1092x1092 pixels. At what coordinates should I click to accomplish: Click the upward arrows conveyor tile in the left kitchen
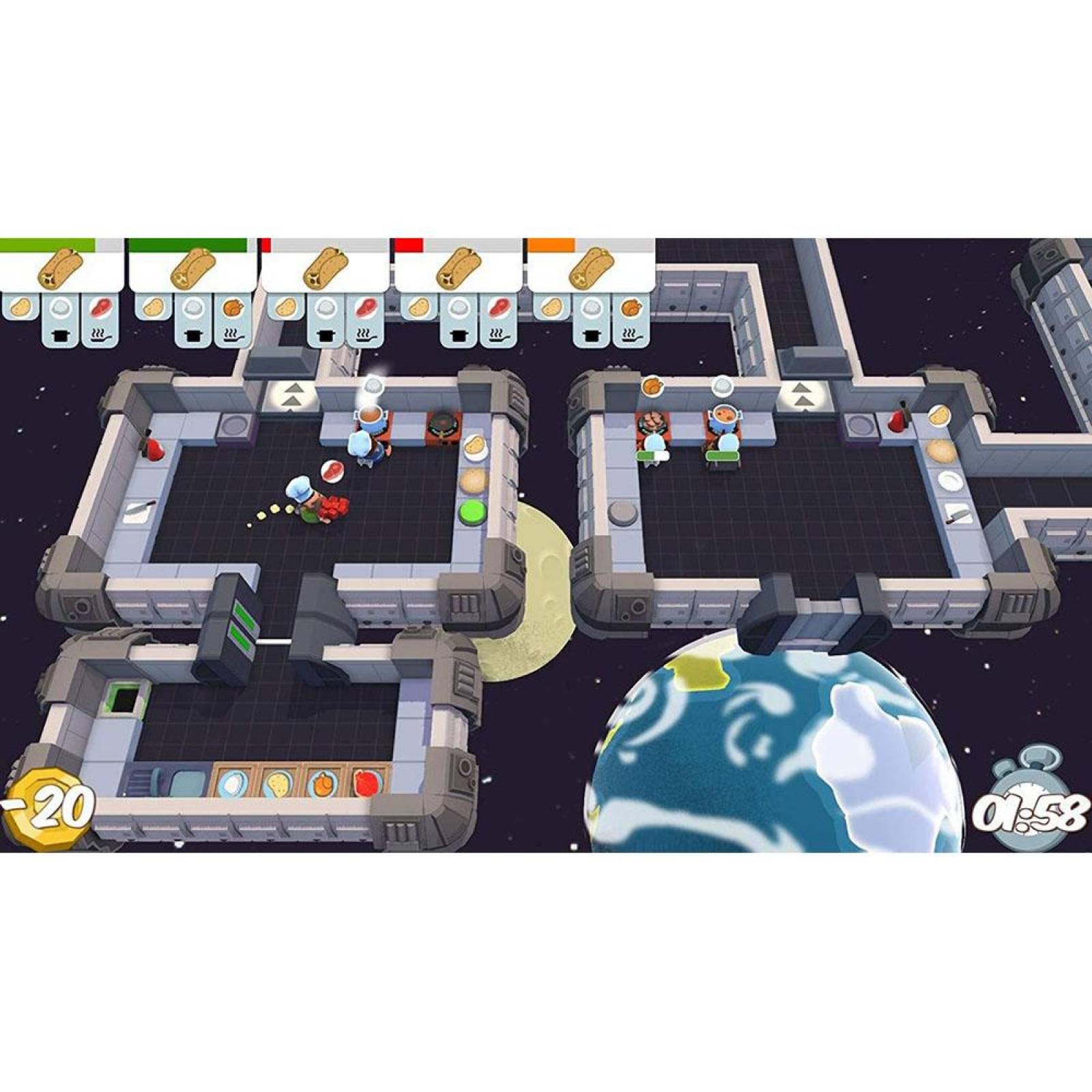(292, 394)
